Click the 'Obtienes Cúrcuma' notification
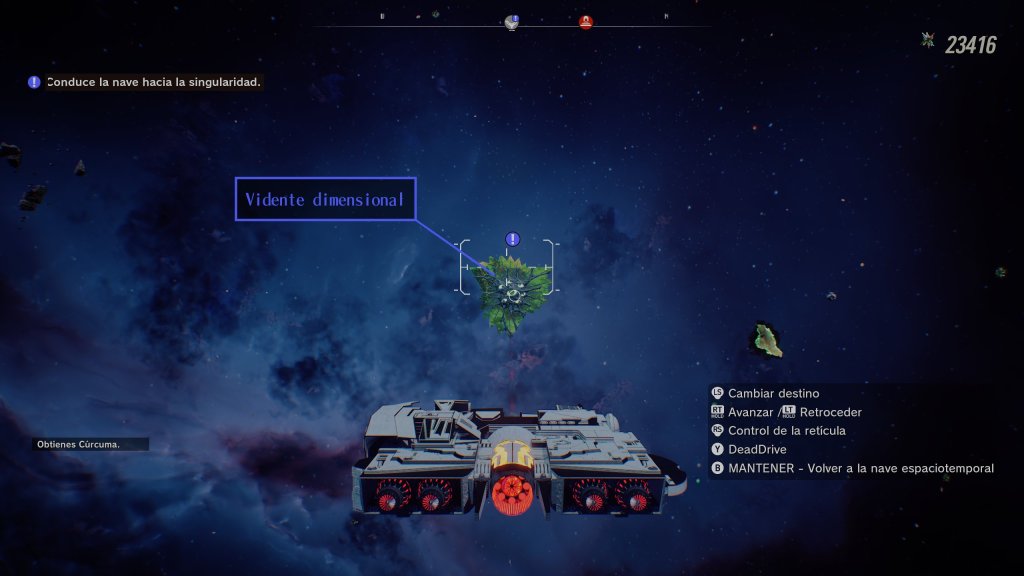The image size is (1024, 576). (90, 444)
